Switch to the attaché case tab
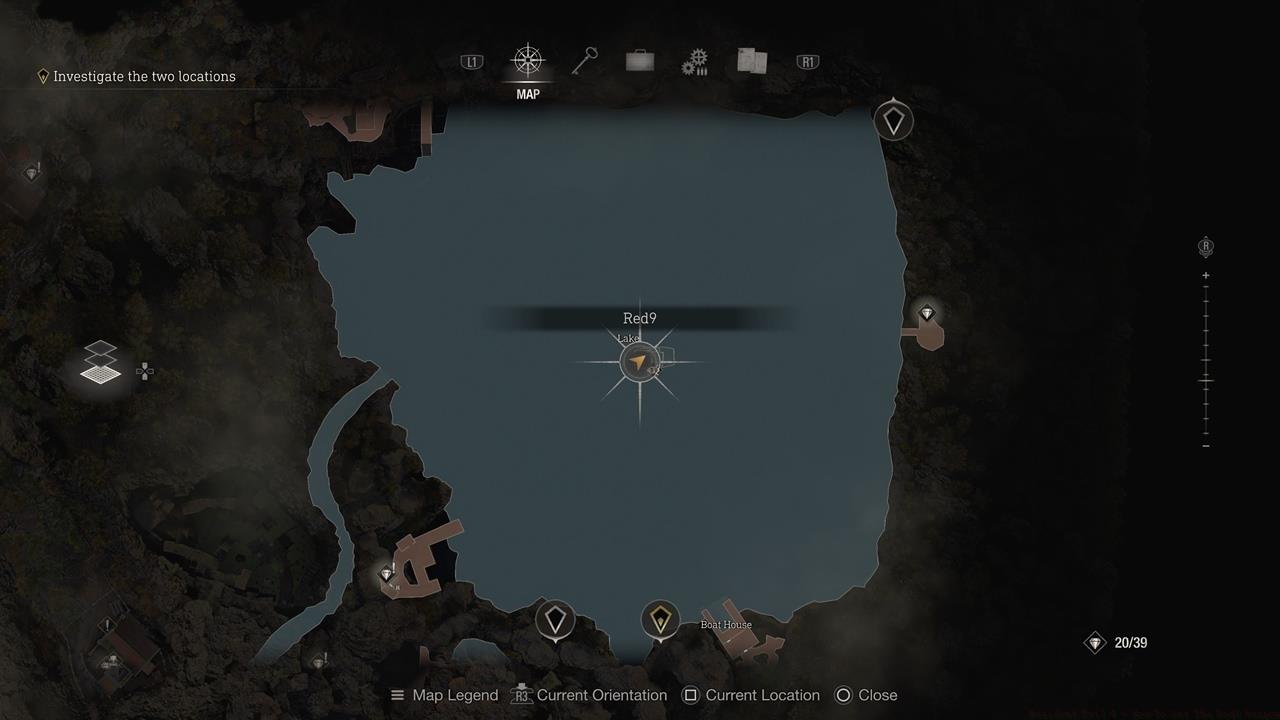This screenshot has width=1280, height=720. point(640,62)
